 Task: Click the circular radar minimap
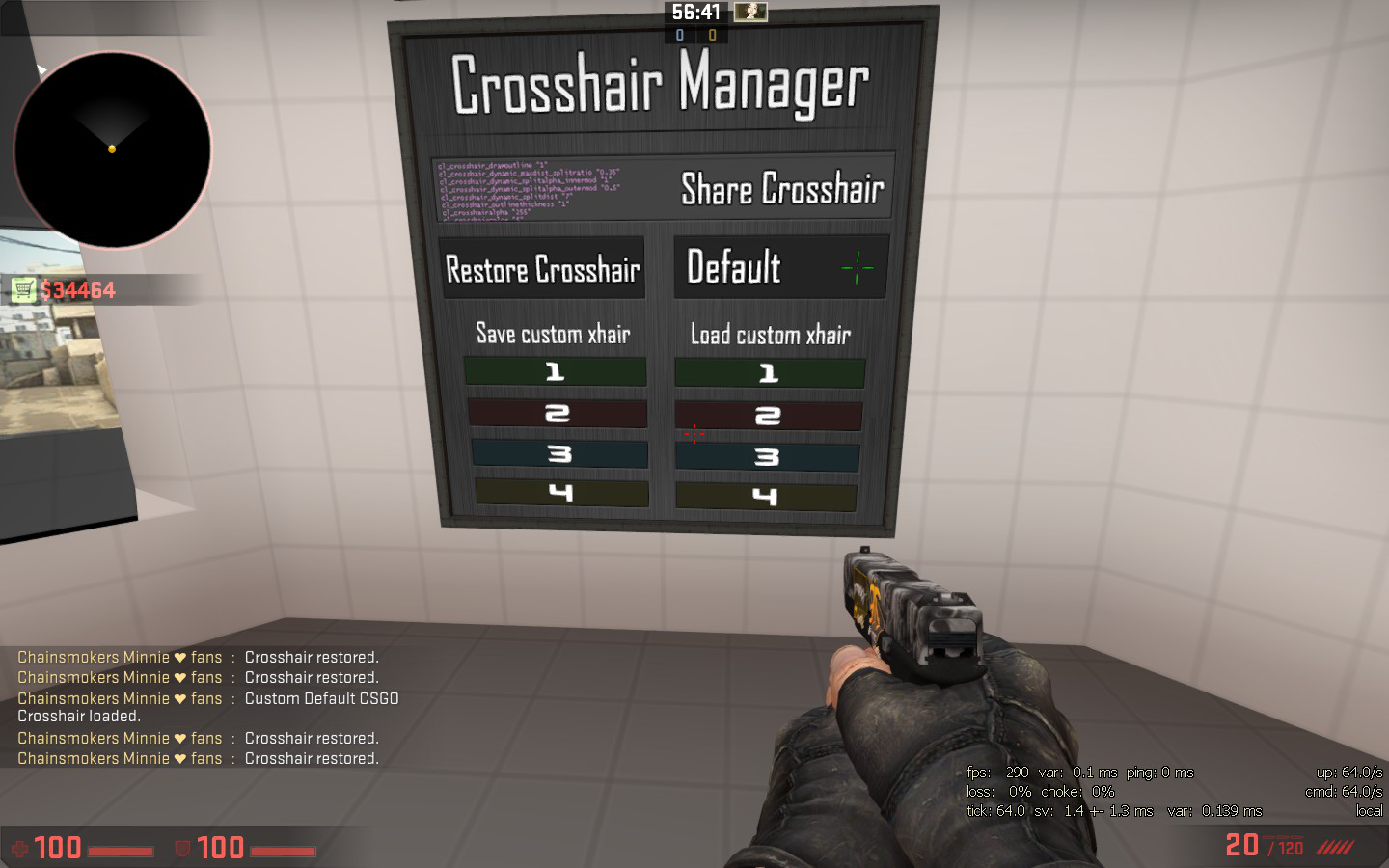point(112,150)
